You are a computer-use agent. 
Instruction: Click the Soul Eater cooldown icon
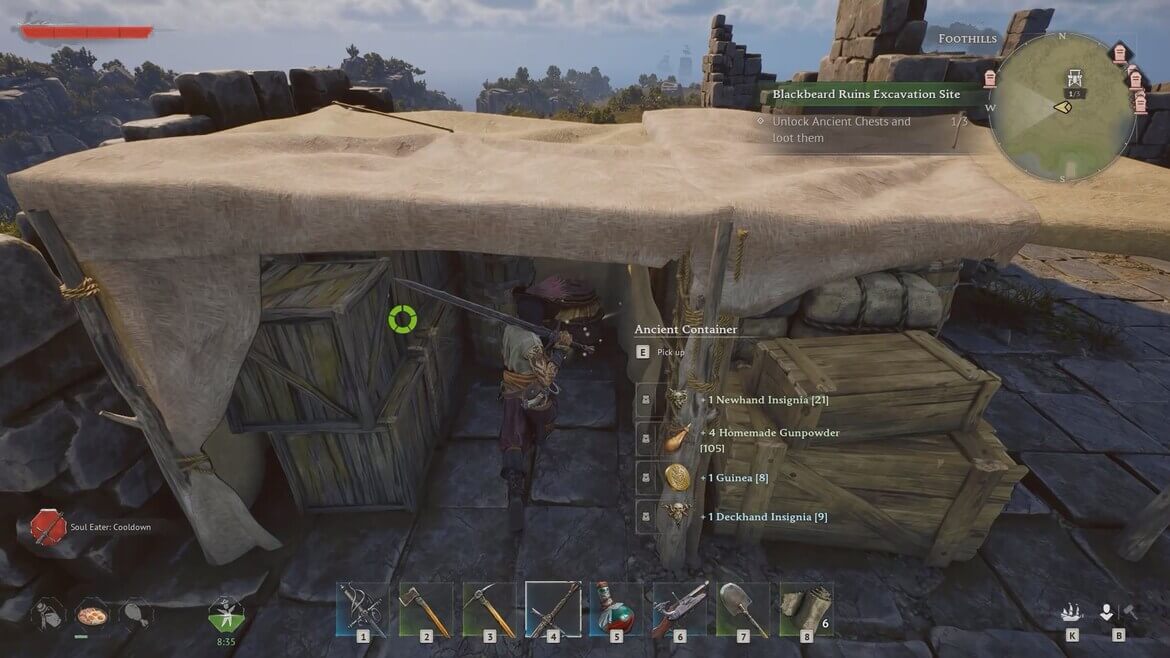[x=48, y=526]
